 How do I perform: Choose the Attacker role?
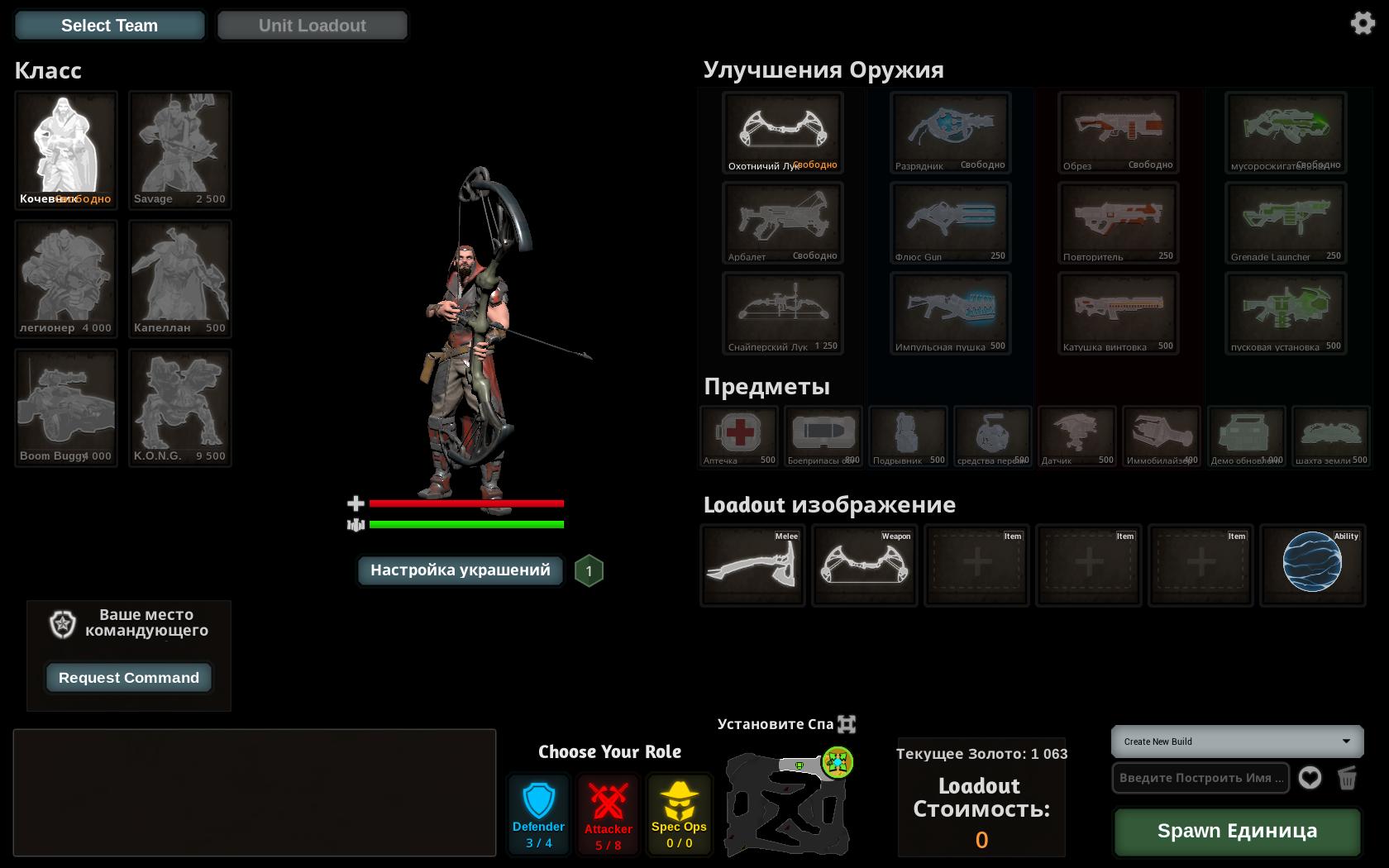click(608, 814)
